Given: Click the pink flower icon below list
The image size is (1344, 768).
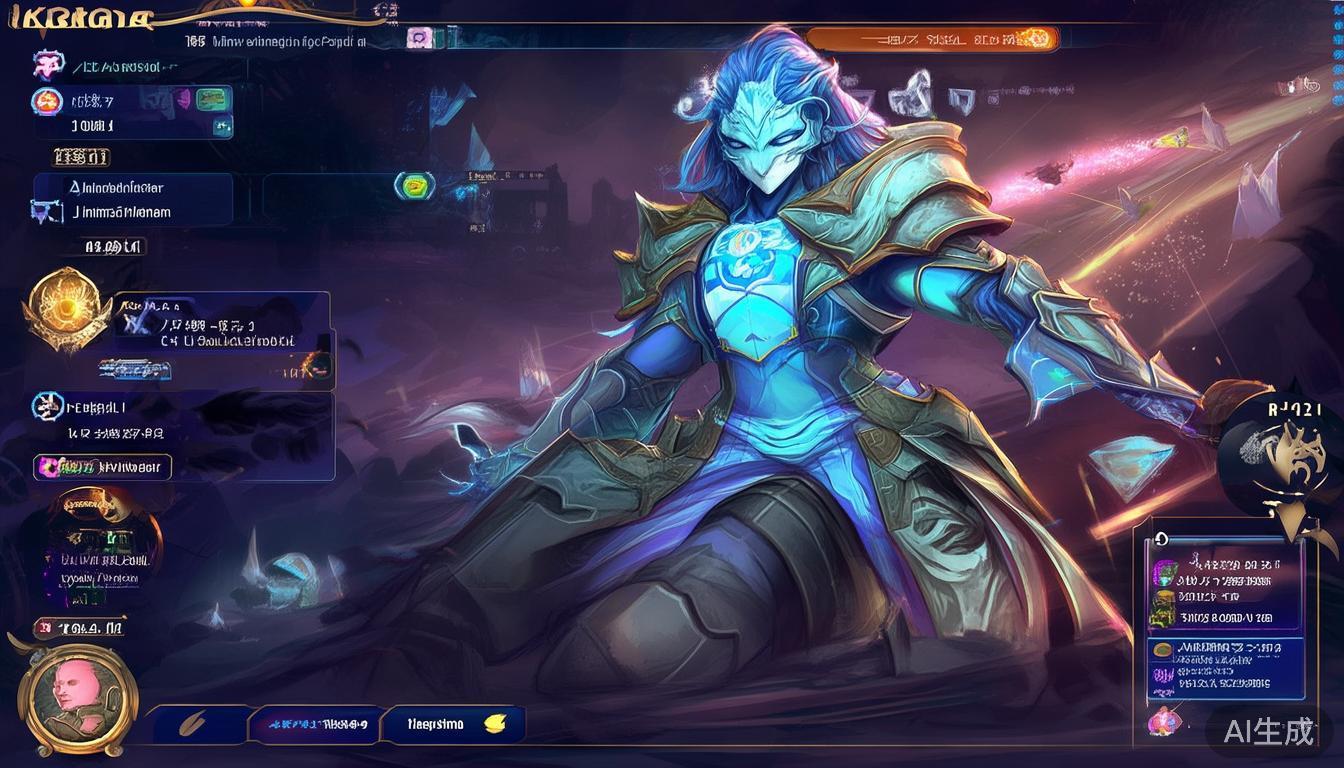Looking at the screenshot, I should point(1164,720).
